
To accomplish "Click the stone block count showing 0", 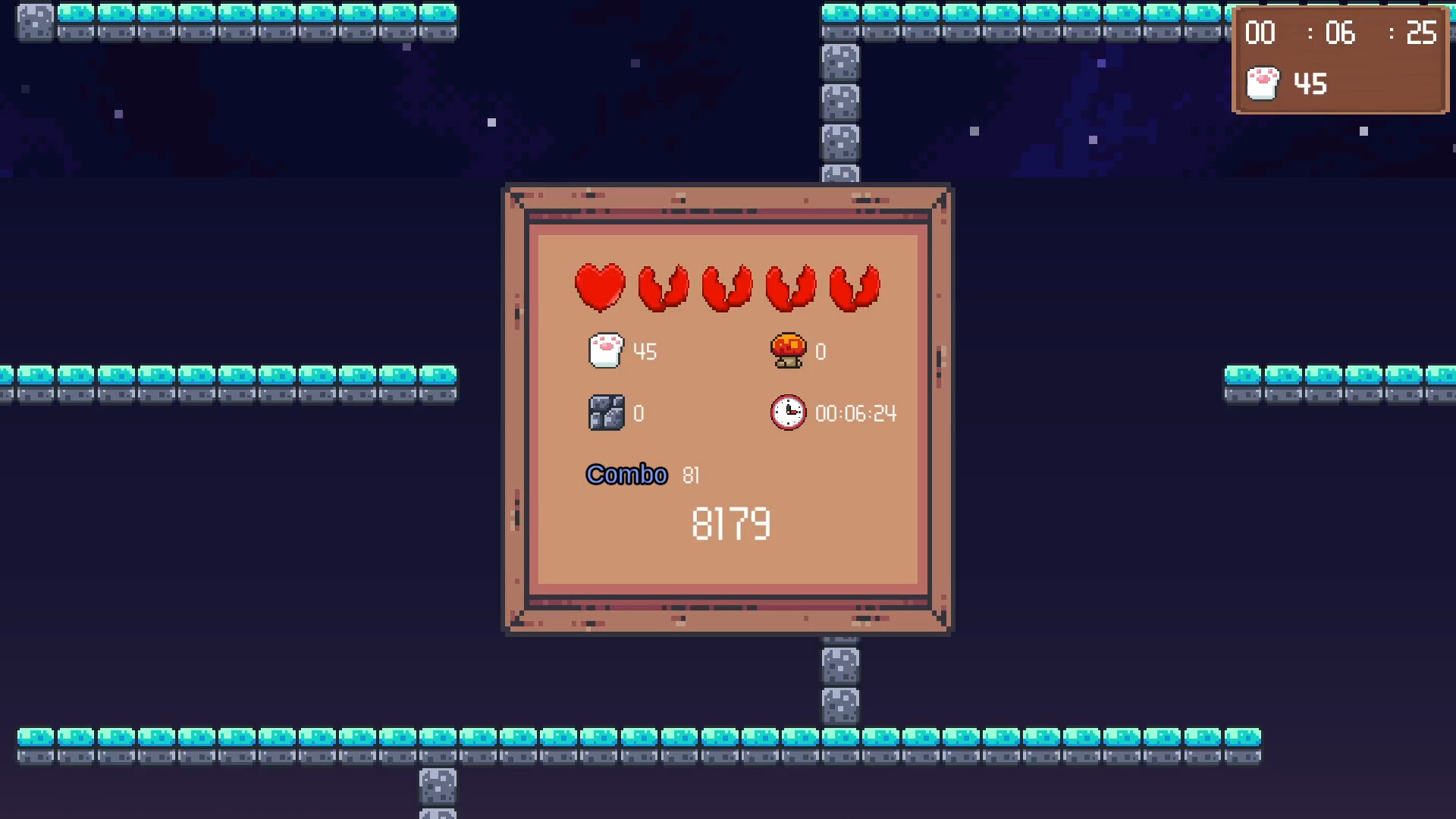I will [639, 414].
